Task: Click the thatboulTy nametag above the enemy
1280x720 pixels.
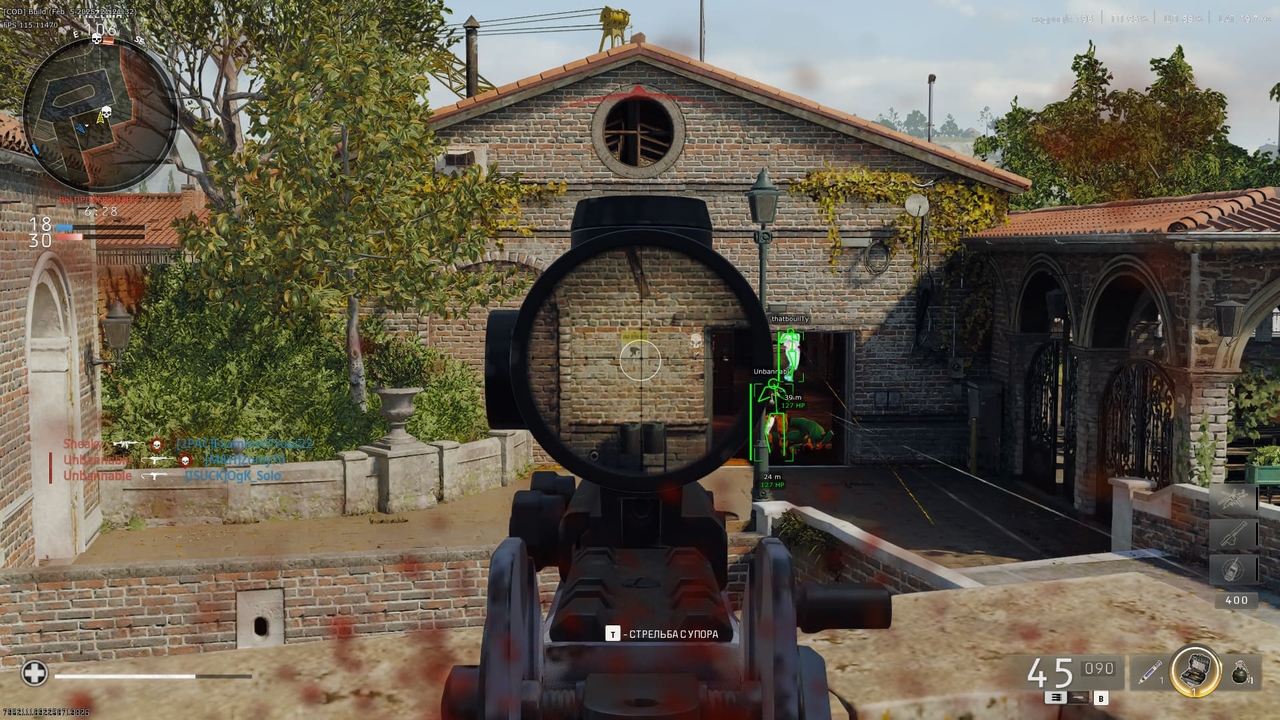Action: pyautogui.click(x=789, y=317)
